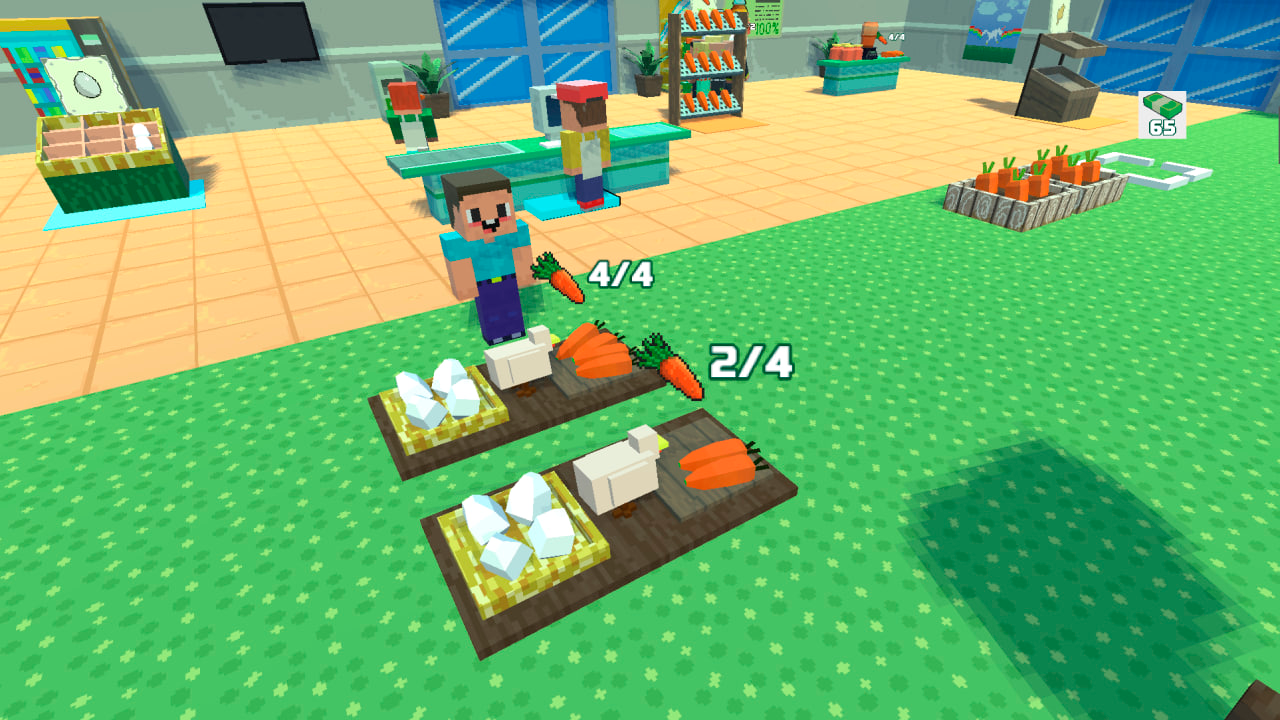The height and width of the screenshot is (720, 1280).
Task: Select the wall-mounted TV screen
Action: tap(260, 28)
